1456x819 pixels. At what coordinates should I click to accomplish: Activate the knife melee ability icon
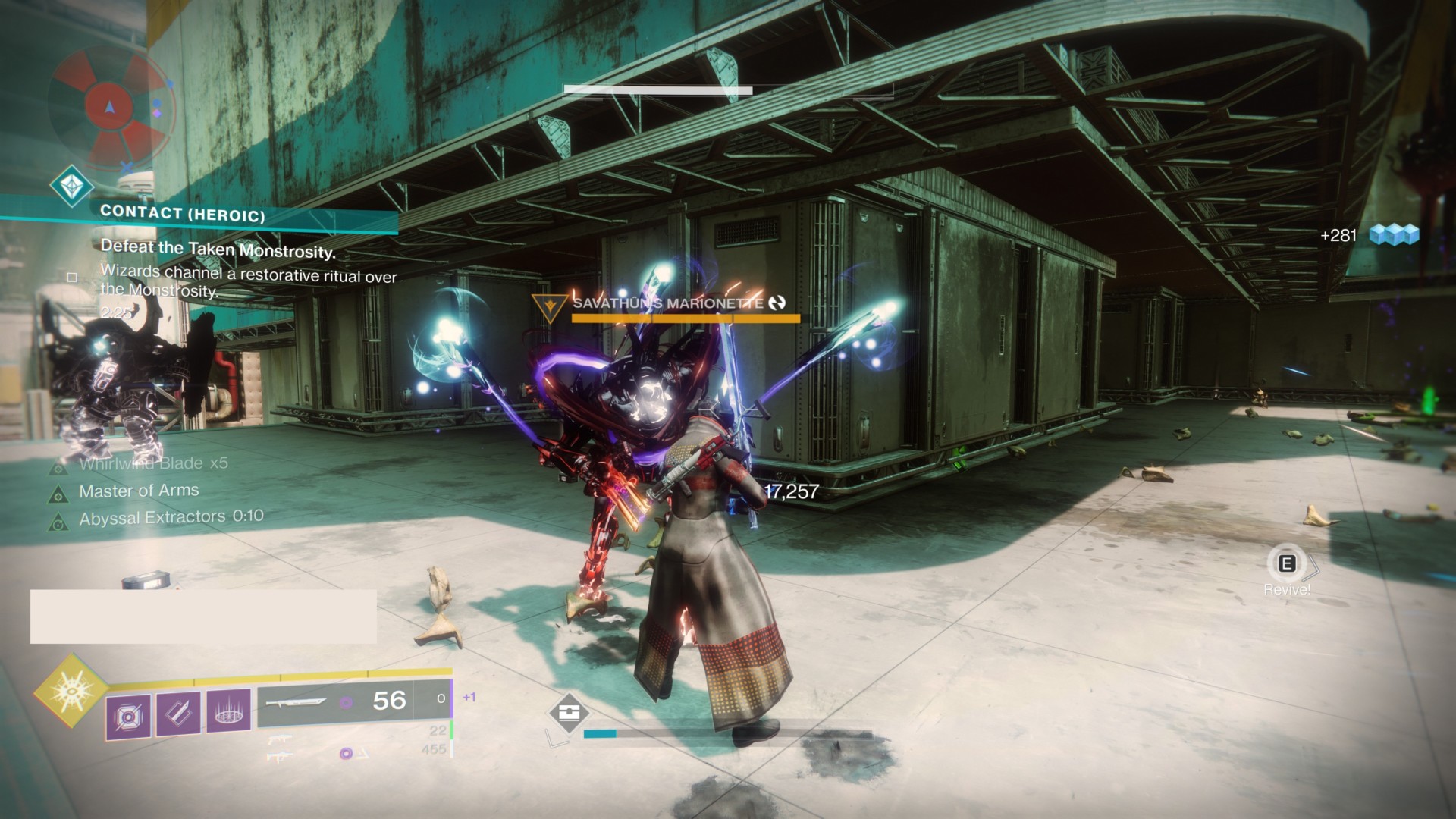(178, 714)
